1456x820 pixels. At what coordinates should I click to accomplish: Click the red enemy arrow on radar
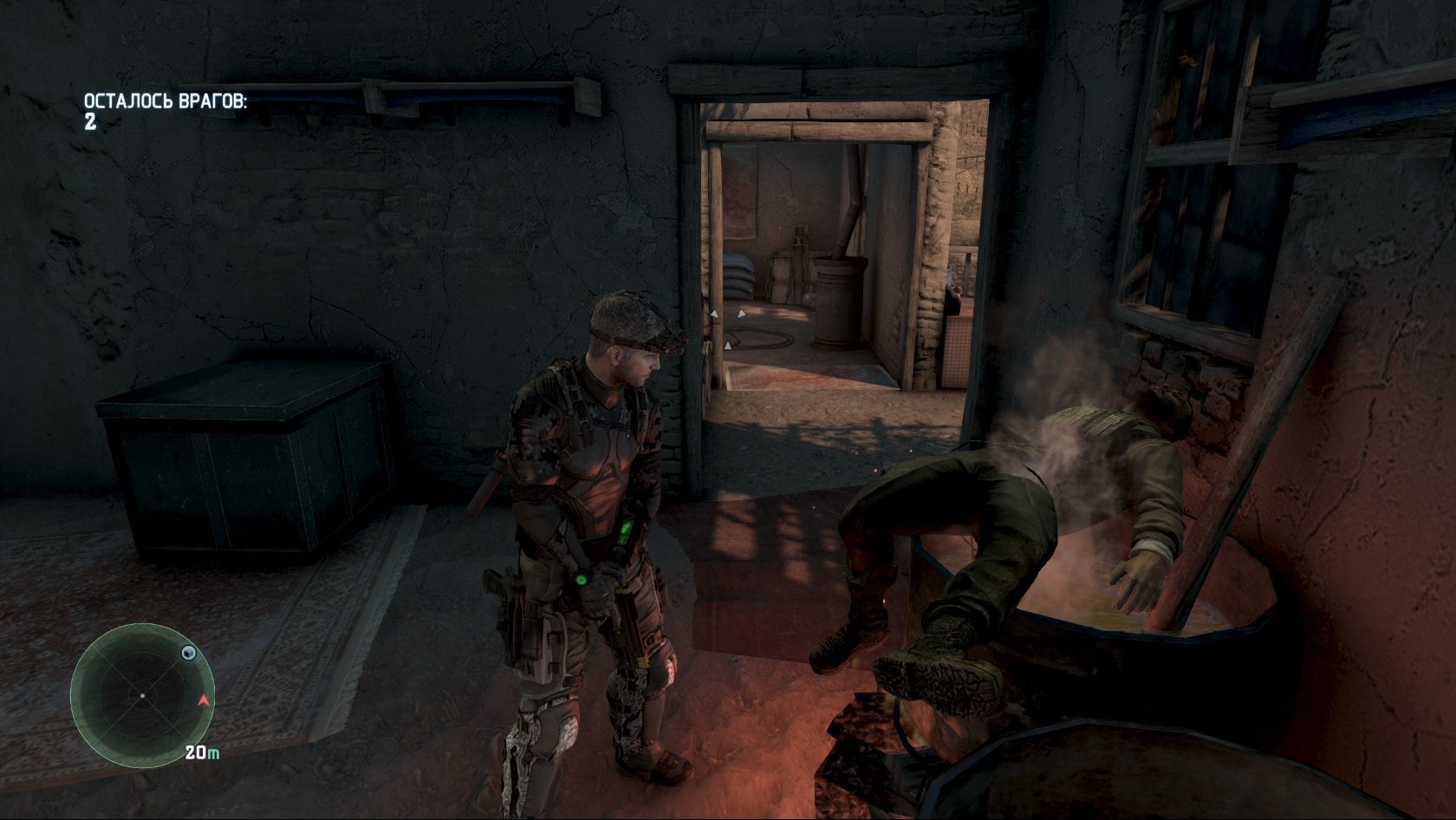[203, 699]
